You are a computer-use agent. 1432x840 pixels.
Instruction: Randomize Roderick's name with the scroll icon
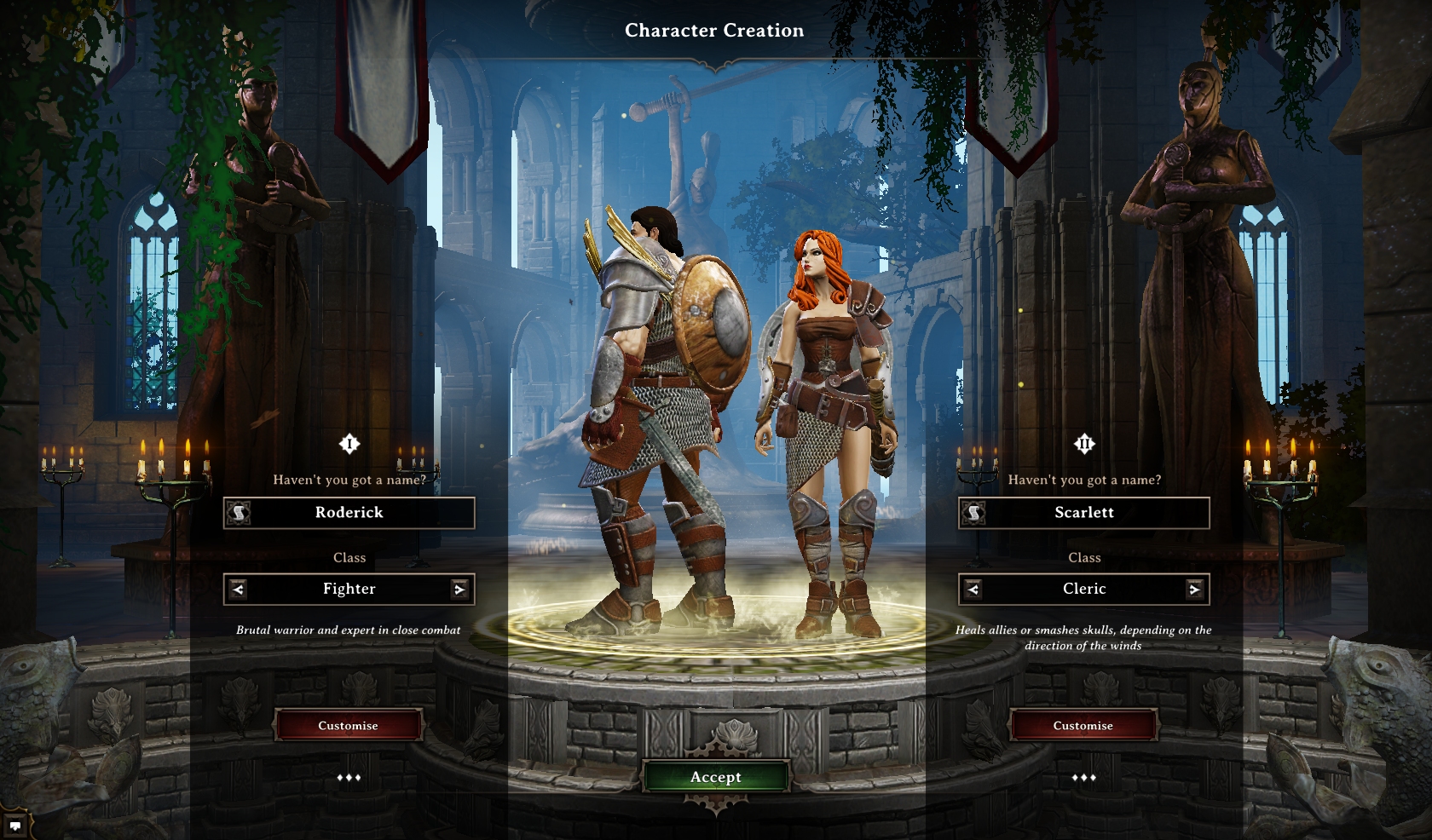pos(239,513)
